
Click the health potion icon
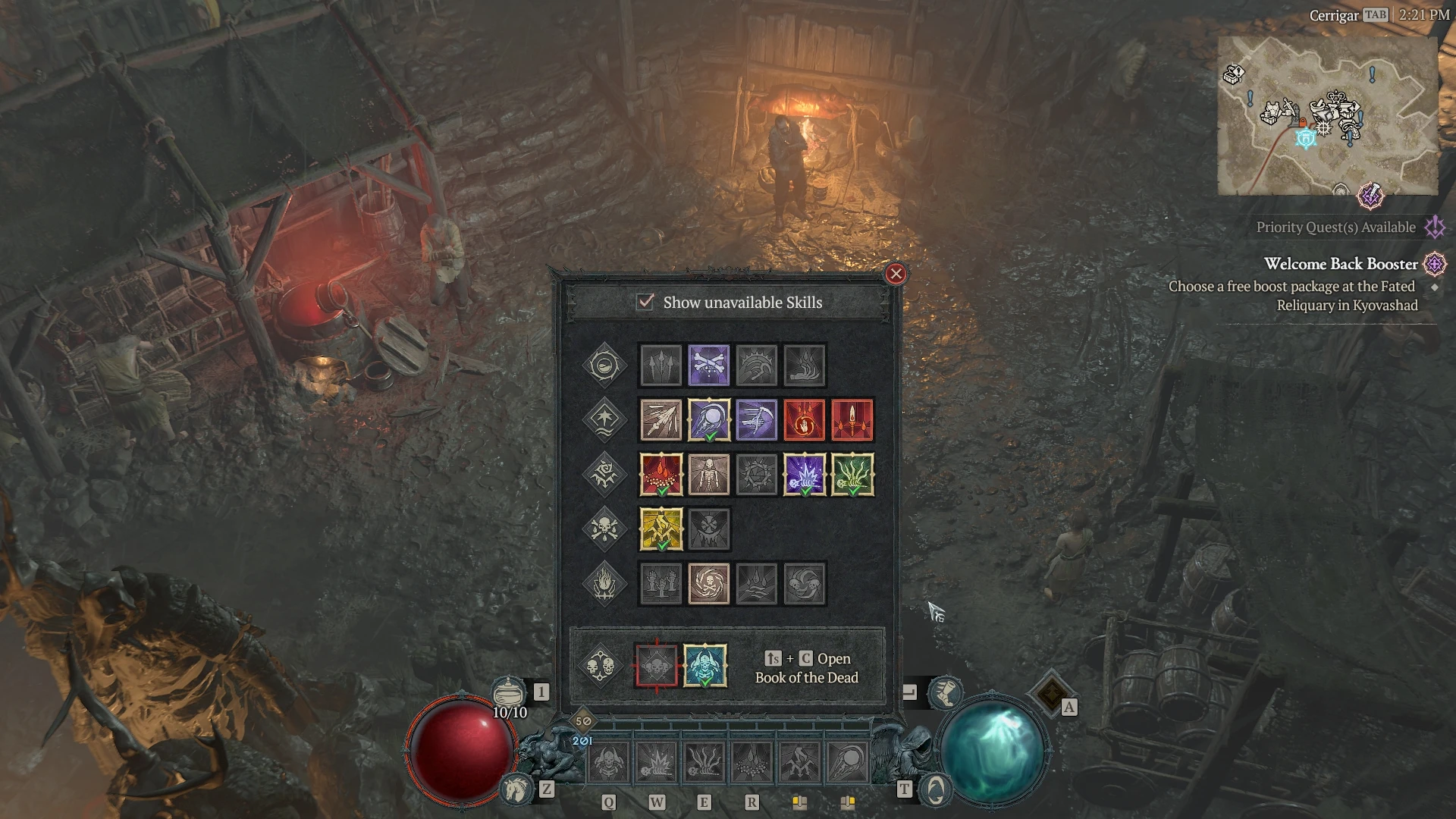(x=508, y=692)
